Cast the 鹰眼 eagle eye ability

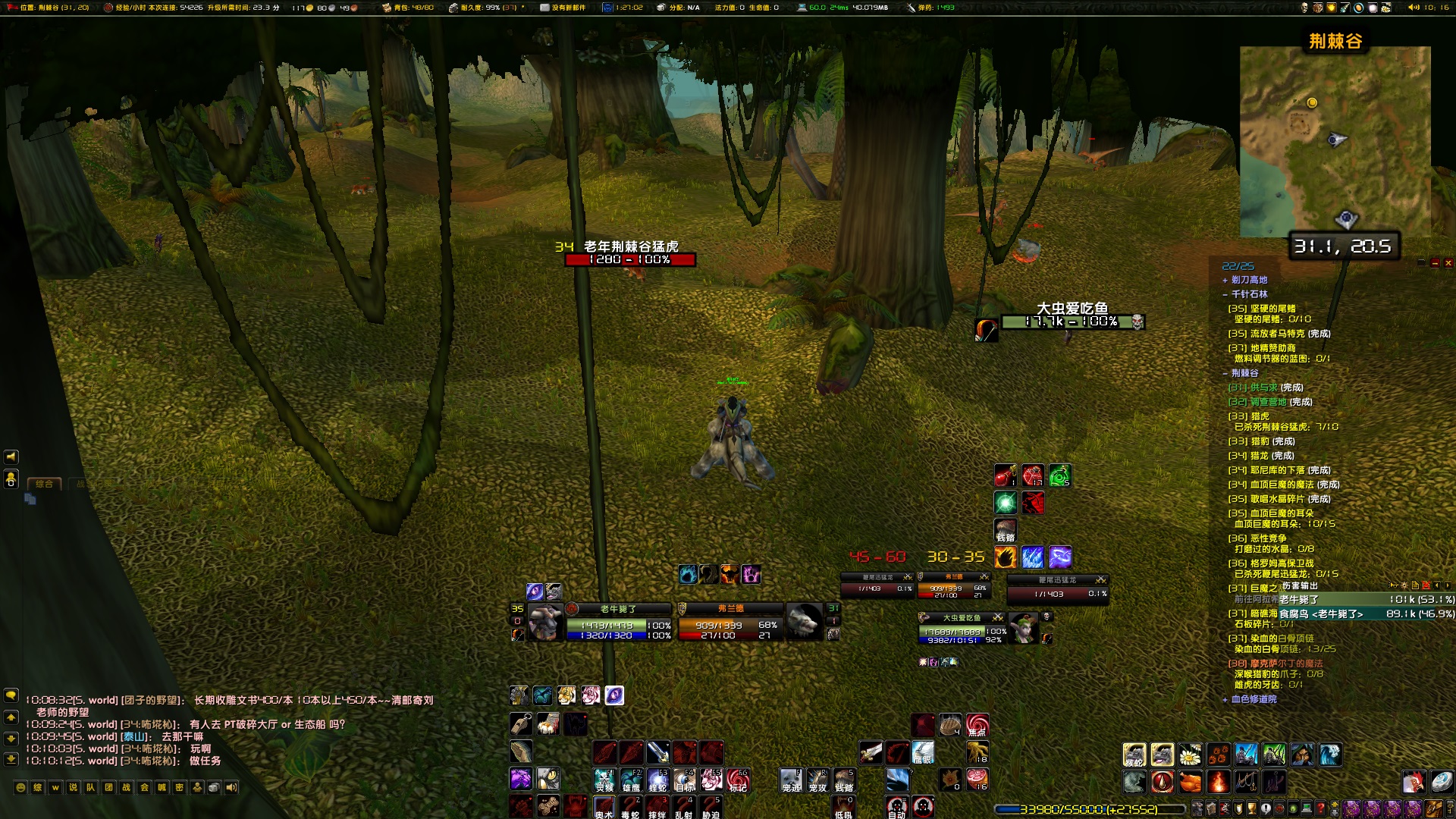click(x=923, y=752)
